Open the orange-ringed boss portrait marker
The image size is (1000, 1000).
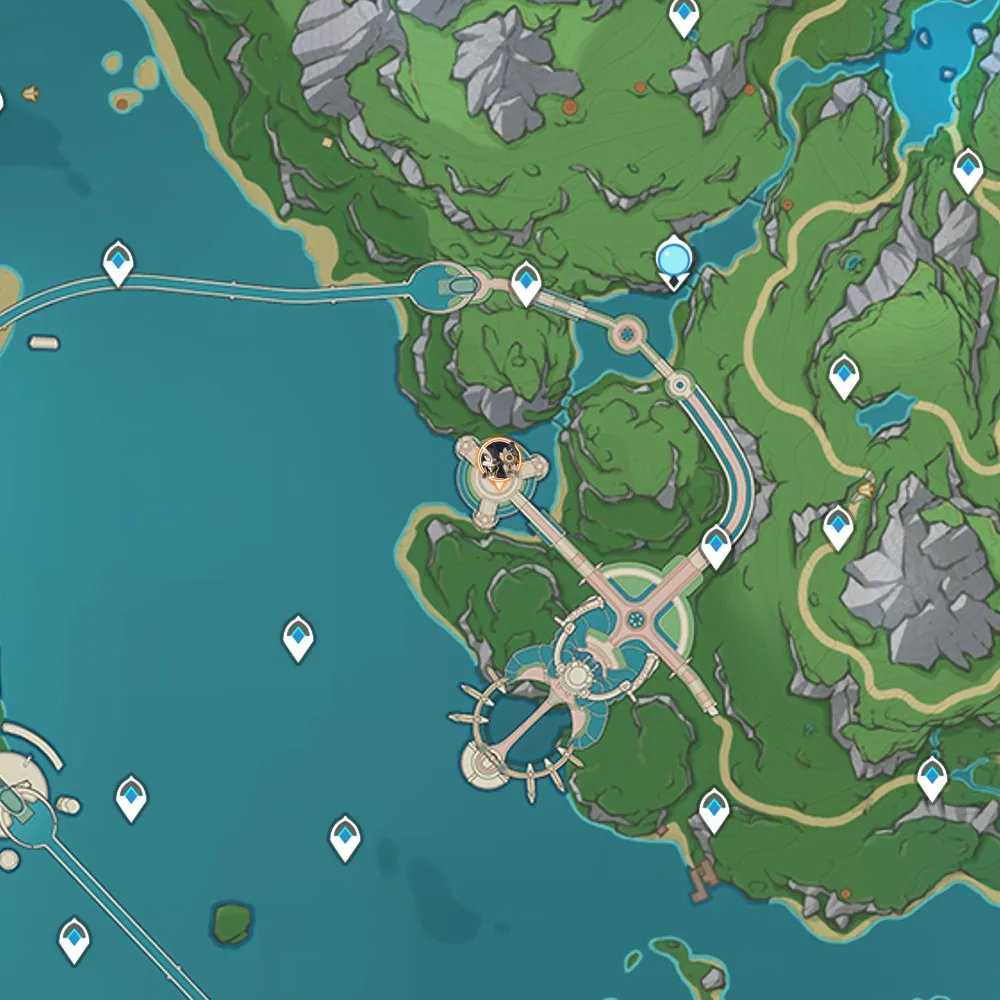click(498, 460)
